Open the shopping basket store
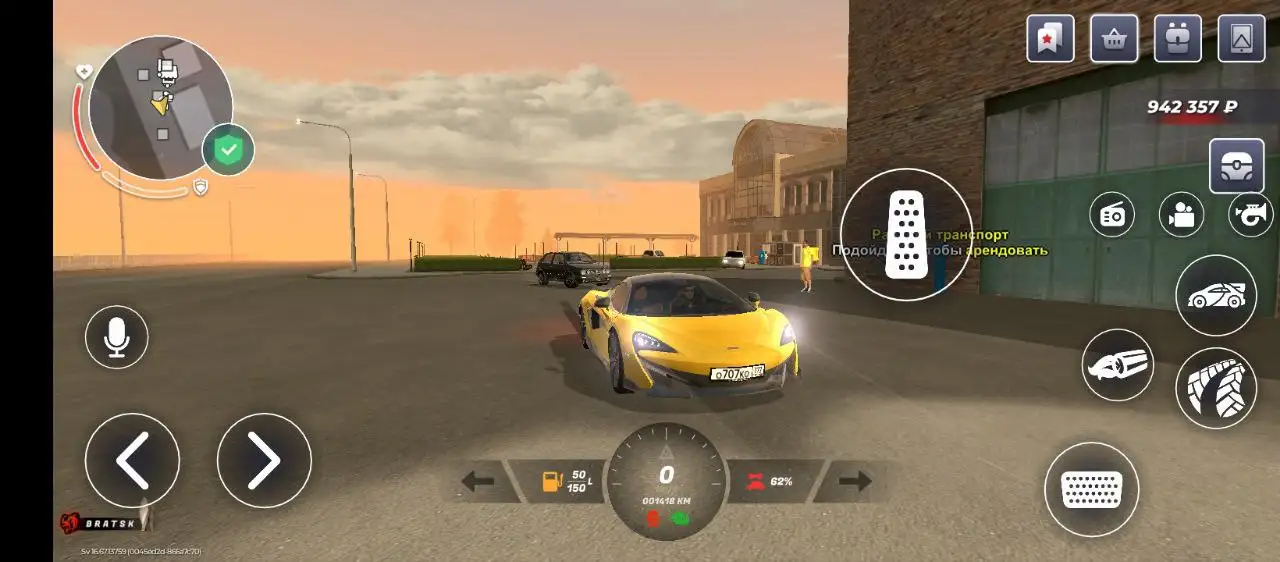 pyautogui.click(x=1114, y=39)
